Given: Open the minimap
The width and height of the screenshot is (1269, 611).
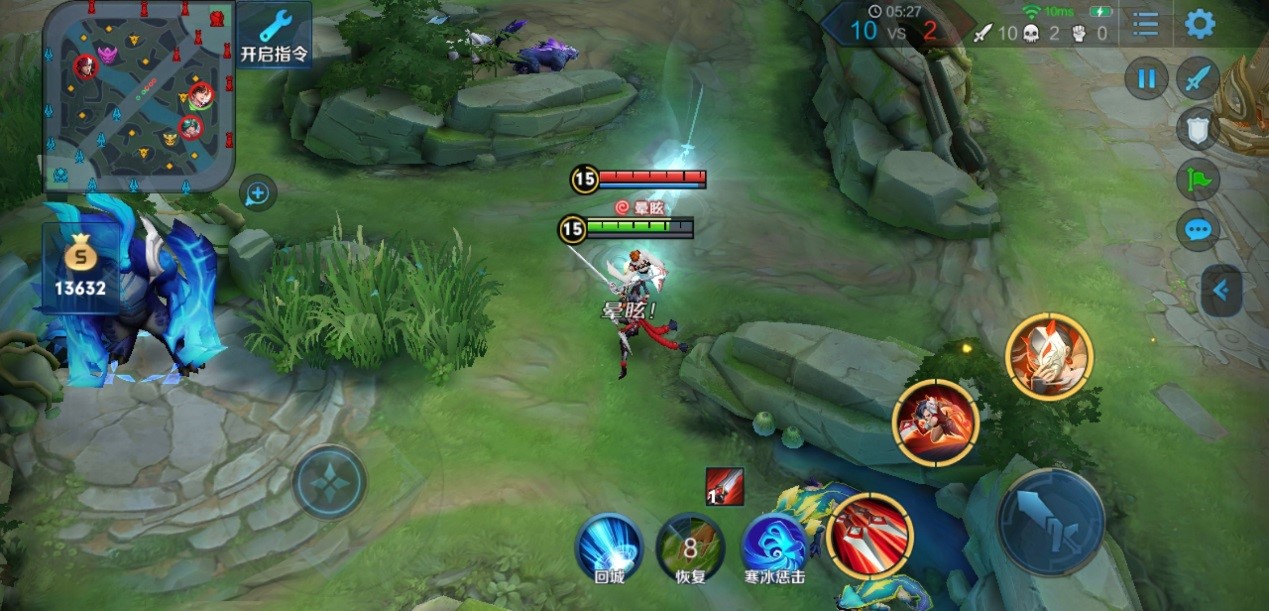Looking at the screenshot, I should point(138,95).
